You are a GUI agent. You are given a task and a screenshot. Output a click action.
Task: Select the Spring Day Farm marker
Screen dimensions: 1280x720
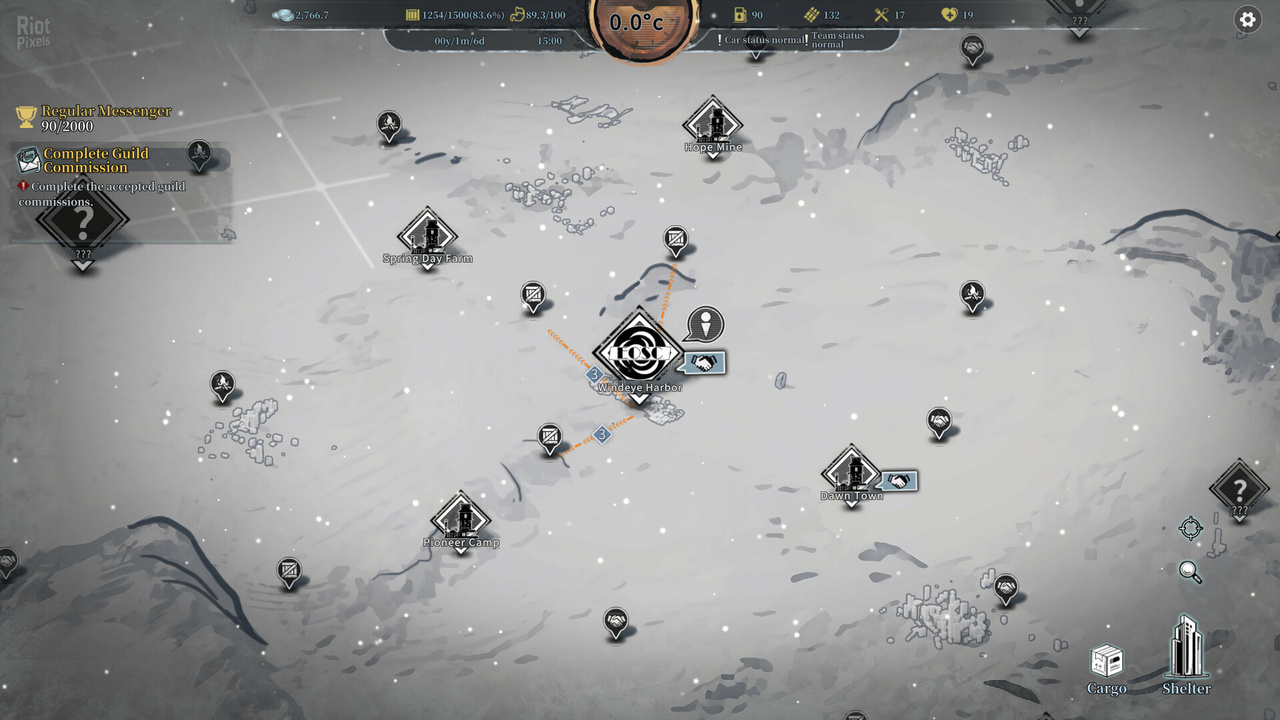[x=428, y=236]
